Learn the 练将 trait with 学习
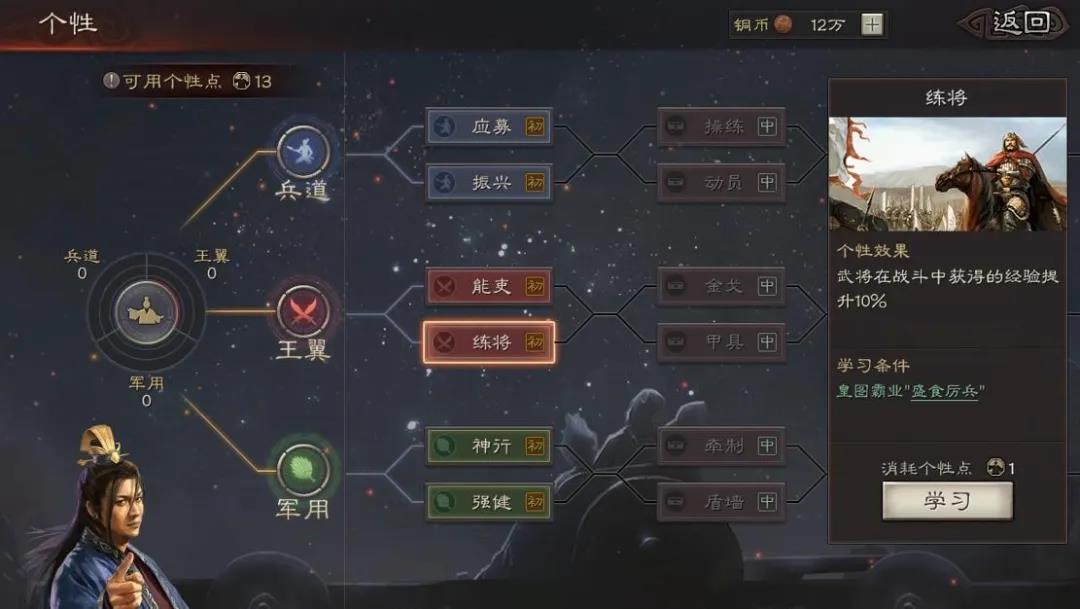1080x609 pixels. tap(946, 501)
